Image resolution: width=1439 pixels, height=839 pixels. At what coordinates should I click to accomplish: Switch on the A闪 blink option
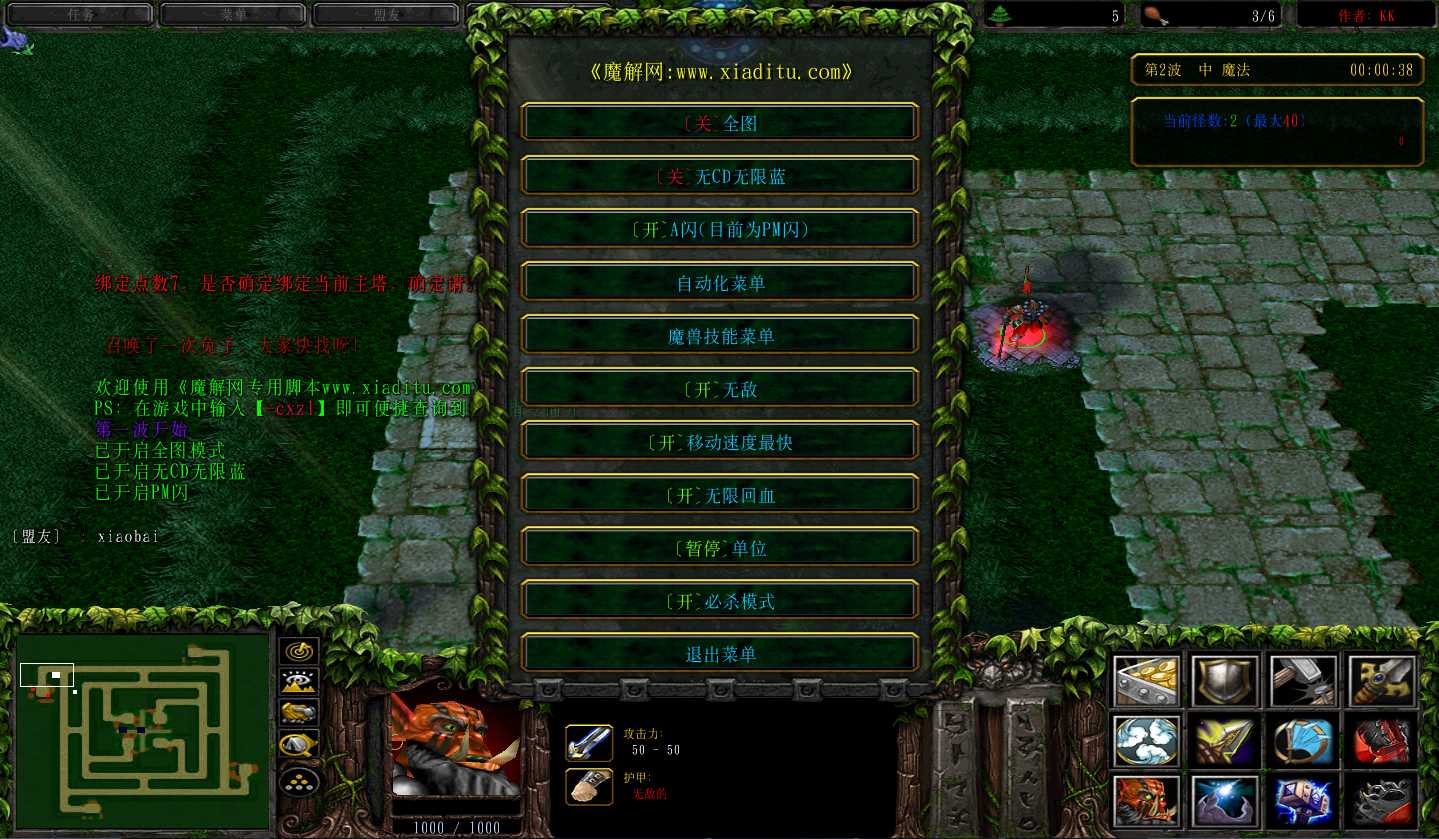[x=719, y=230]
